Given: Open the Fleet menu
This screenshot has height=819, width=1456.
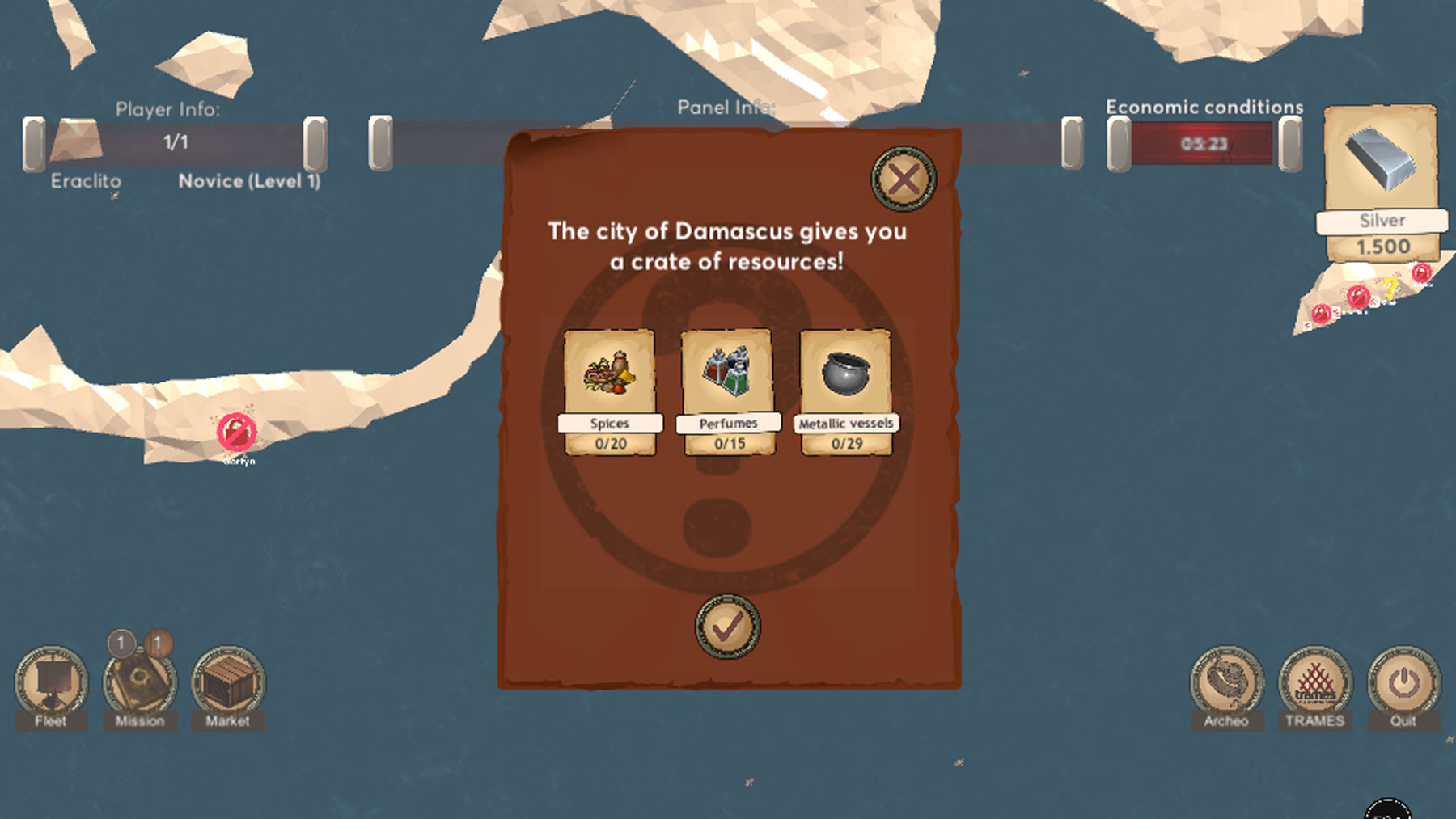Looking at the screenshot, I should pos(51,682).
